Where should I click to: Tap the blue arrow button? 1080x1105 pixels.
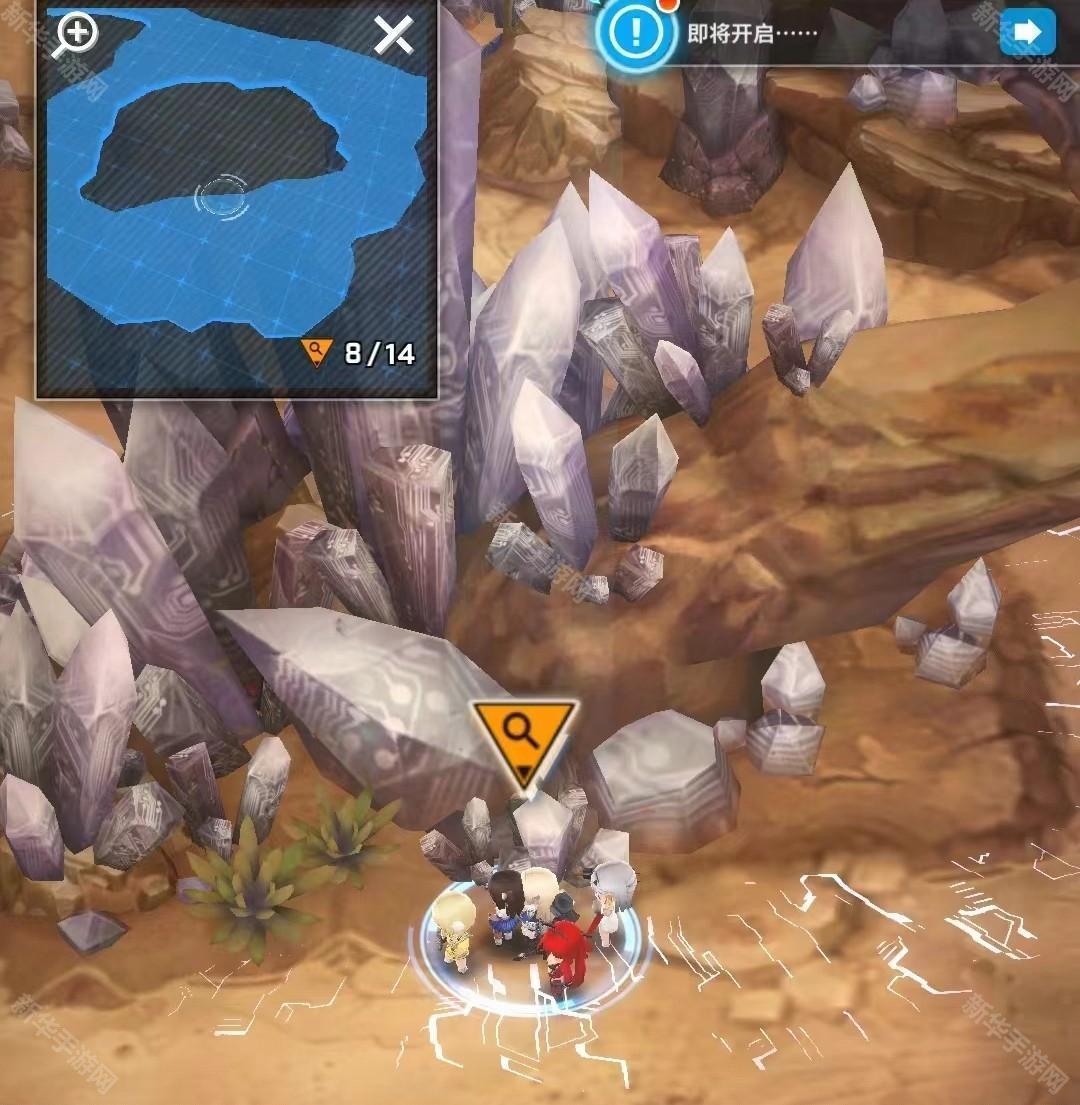click(1027, 32)
